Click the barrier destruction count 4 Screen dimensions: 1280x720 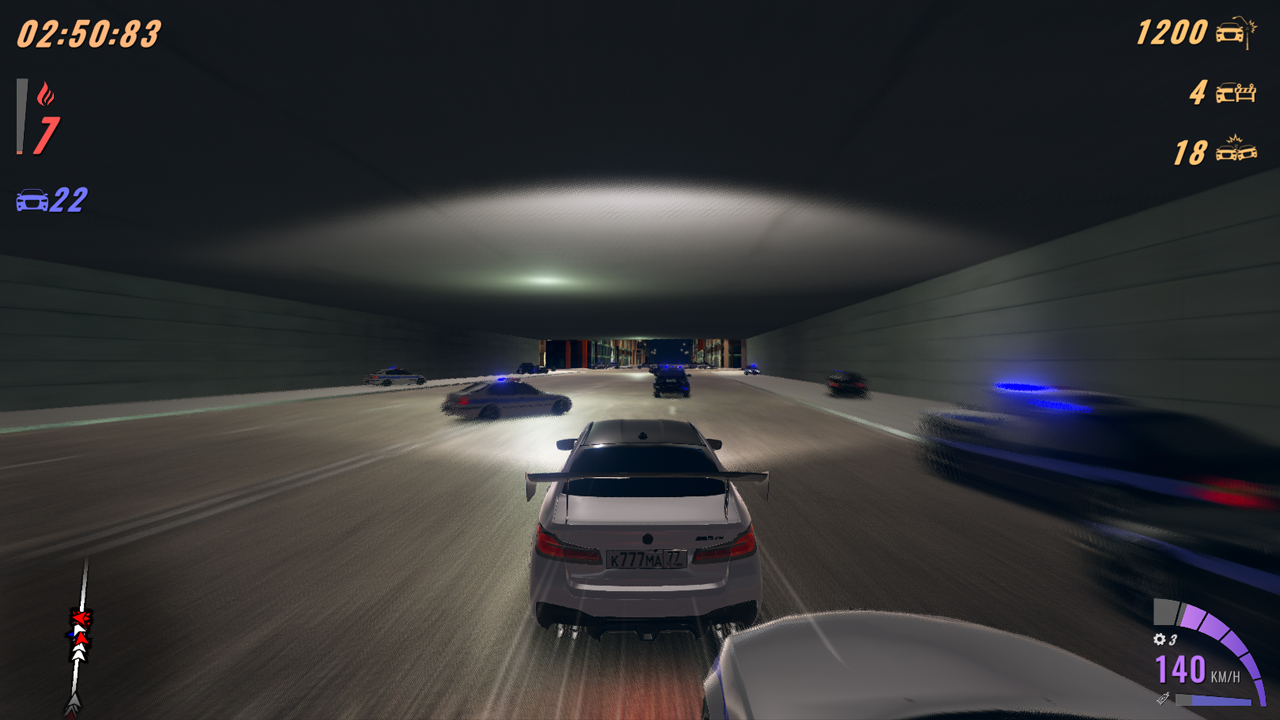(1197, 92)
